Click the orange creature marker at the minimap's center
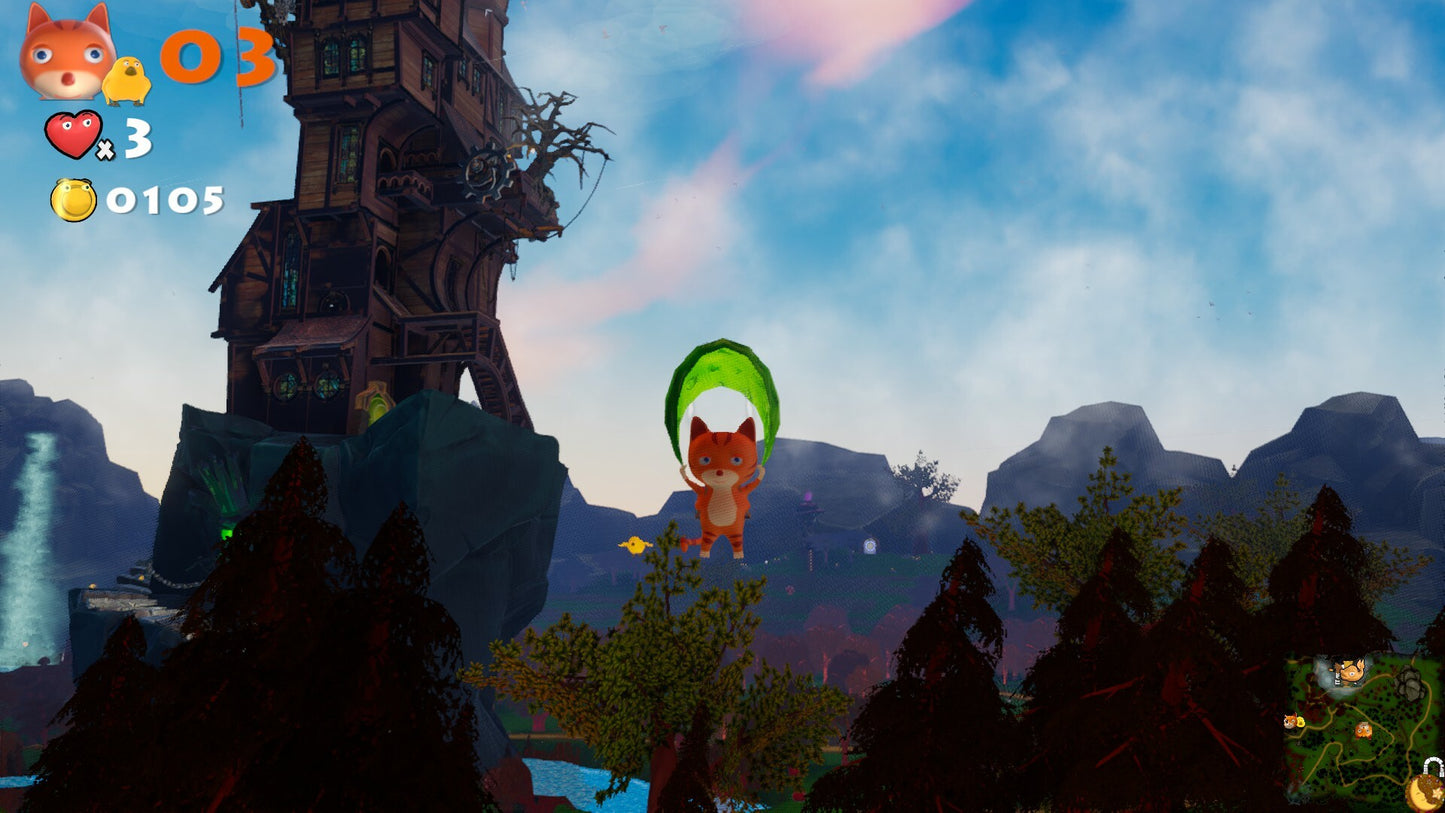Image resolution: width=1445 pixels, height=813 pixels. tap(1363, 729)
